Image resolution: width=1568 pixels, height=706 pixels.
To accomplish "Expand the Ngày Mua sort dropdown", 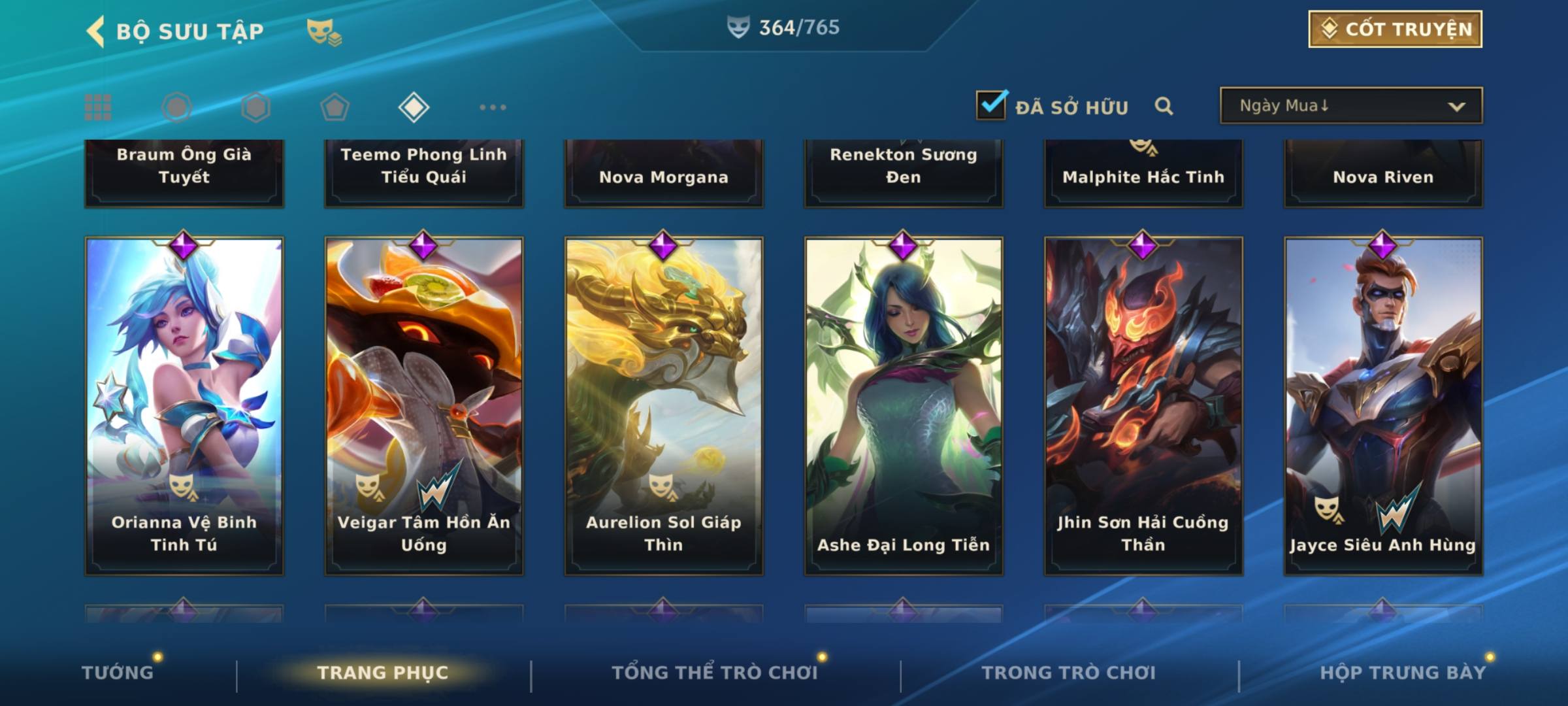I will coord(1351,106).
